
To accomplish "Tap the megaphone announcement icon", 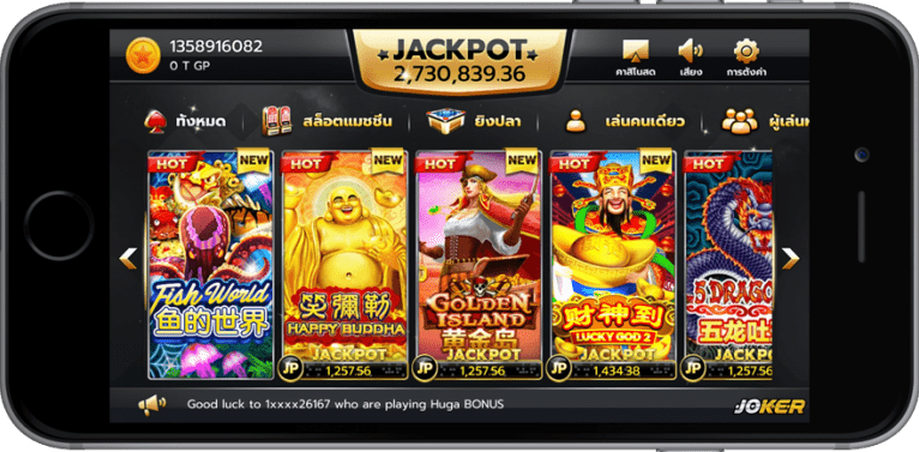I will (x=152, y=405).
